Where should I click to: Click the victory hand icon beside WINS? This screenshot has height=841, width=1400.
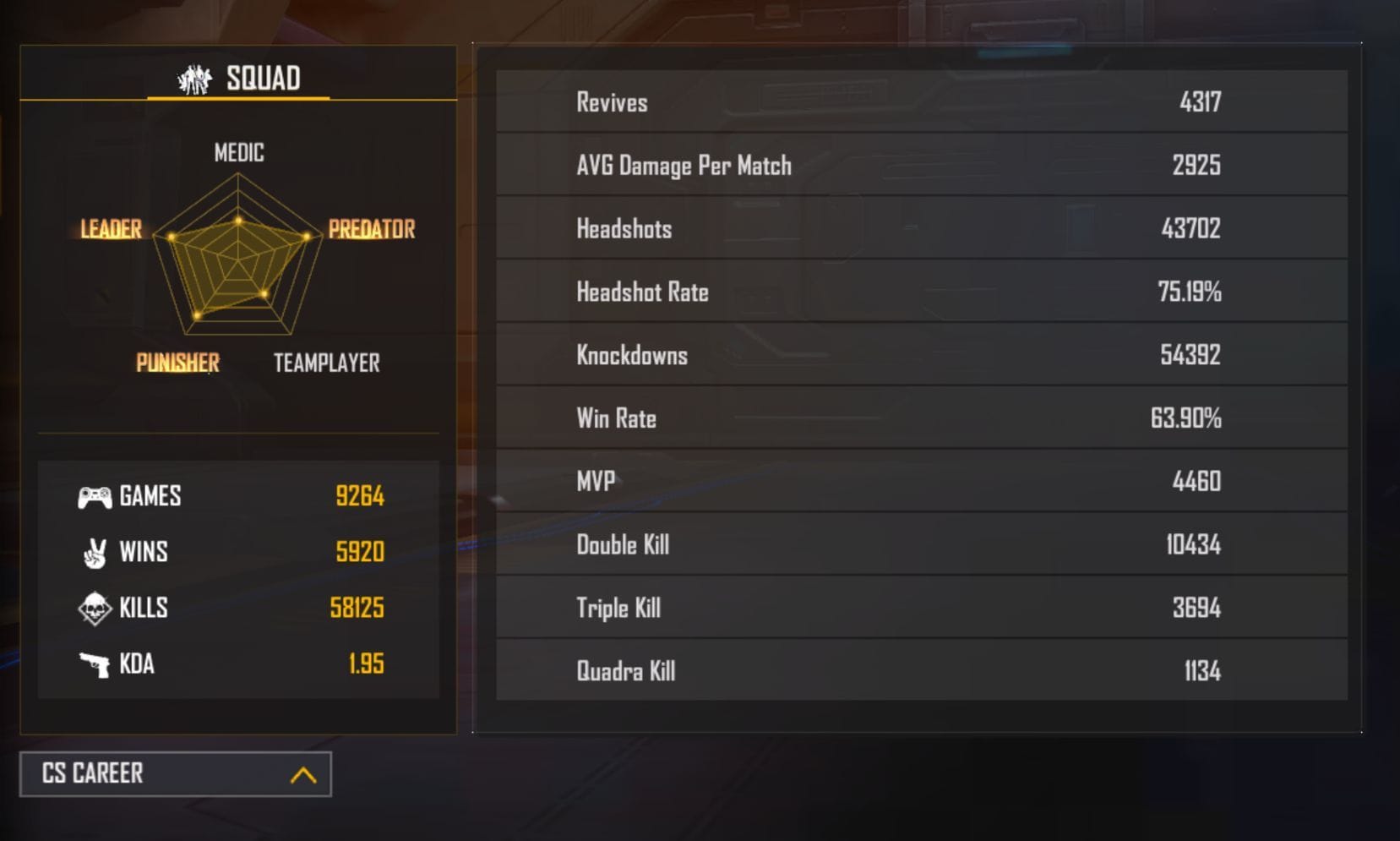pyautogui.click(x=93, y=552)
